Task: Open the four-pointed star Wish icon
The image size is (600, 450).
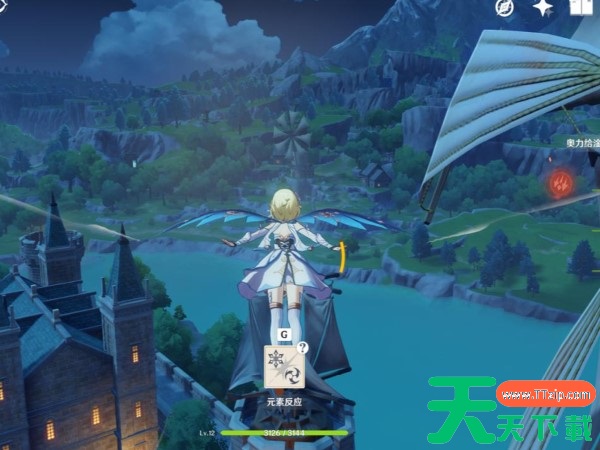Action: coord(544,9)
